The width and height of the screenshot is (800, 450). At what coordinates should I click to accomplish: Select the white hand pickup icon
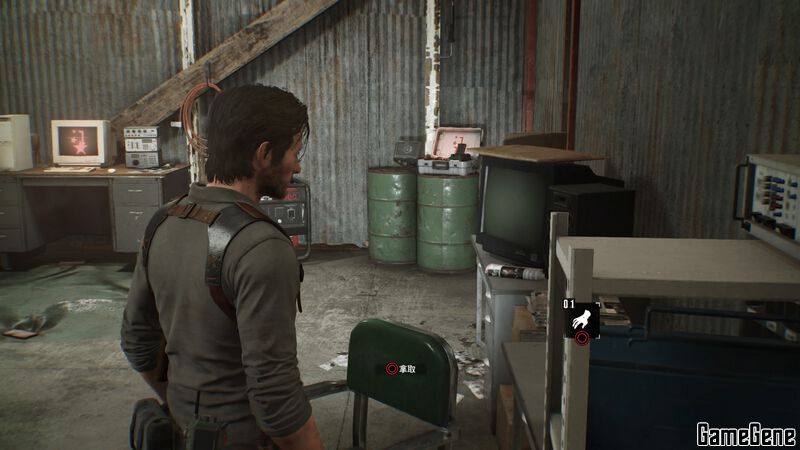pos(581,319)
